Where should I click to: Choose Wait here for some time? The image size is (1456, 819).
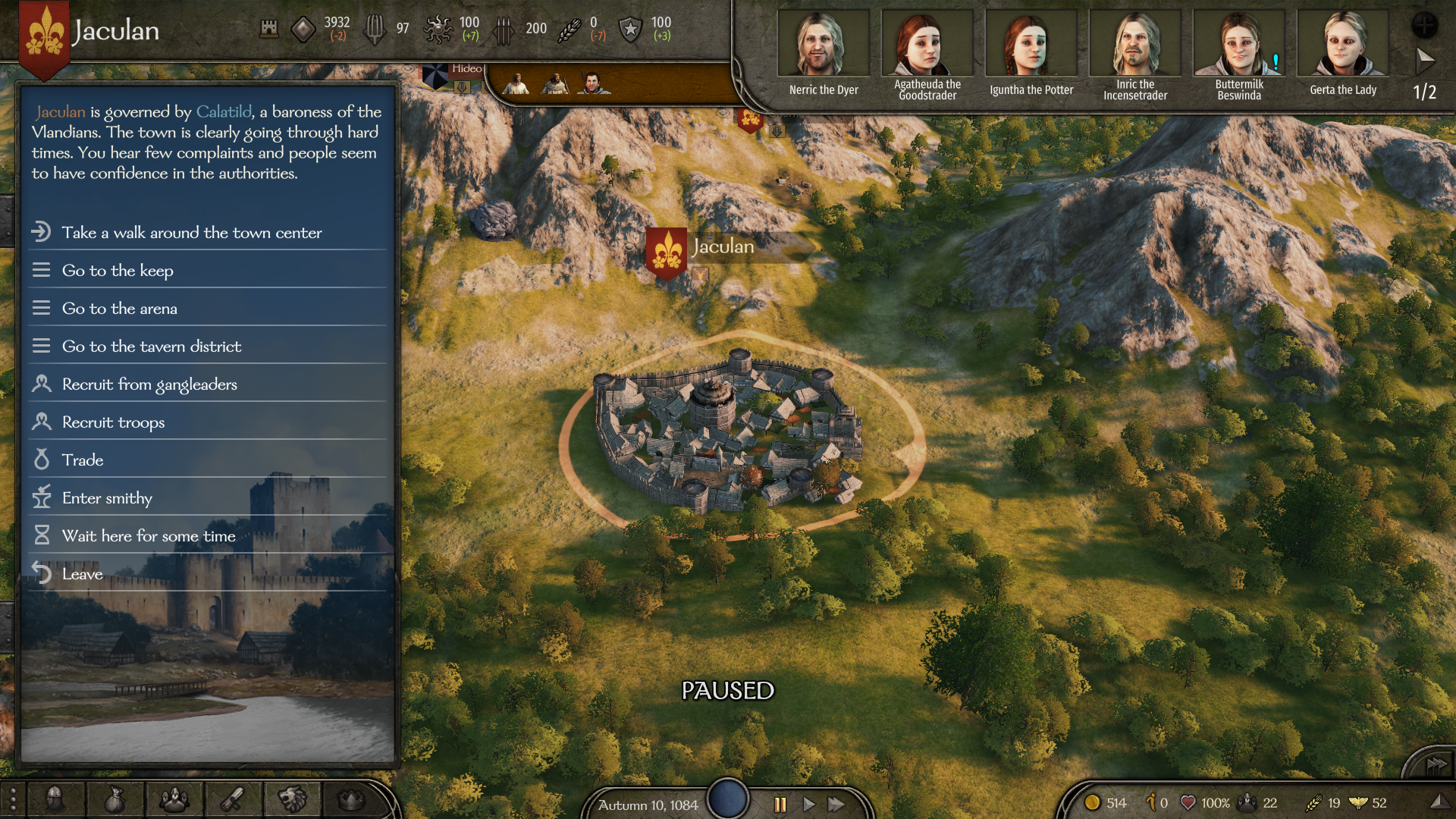pos(149,536)
